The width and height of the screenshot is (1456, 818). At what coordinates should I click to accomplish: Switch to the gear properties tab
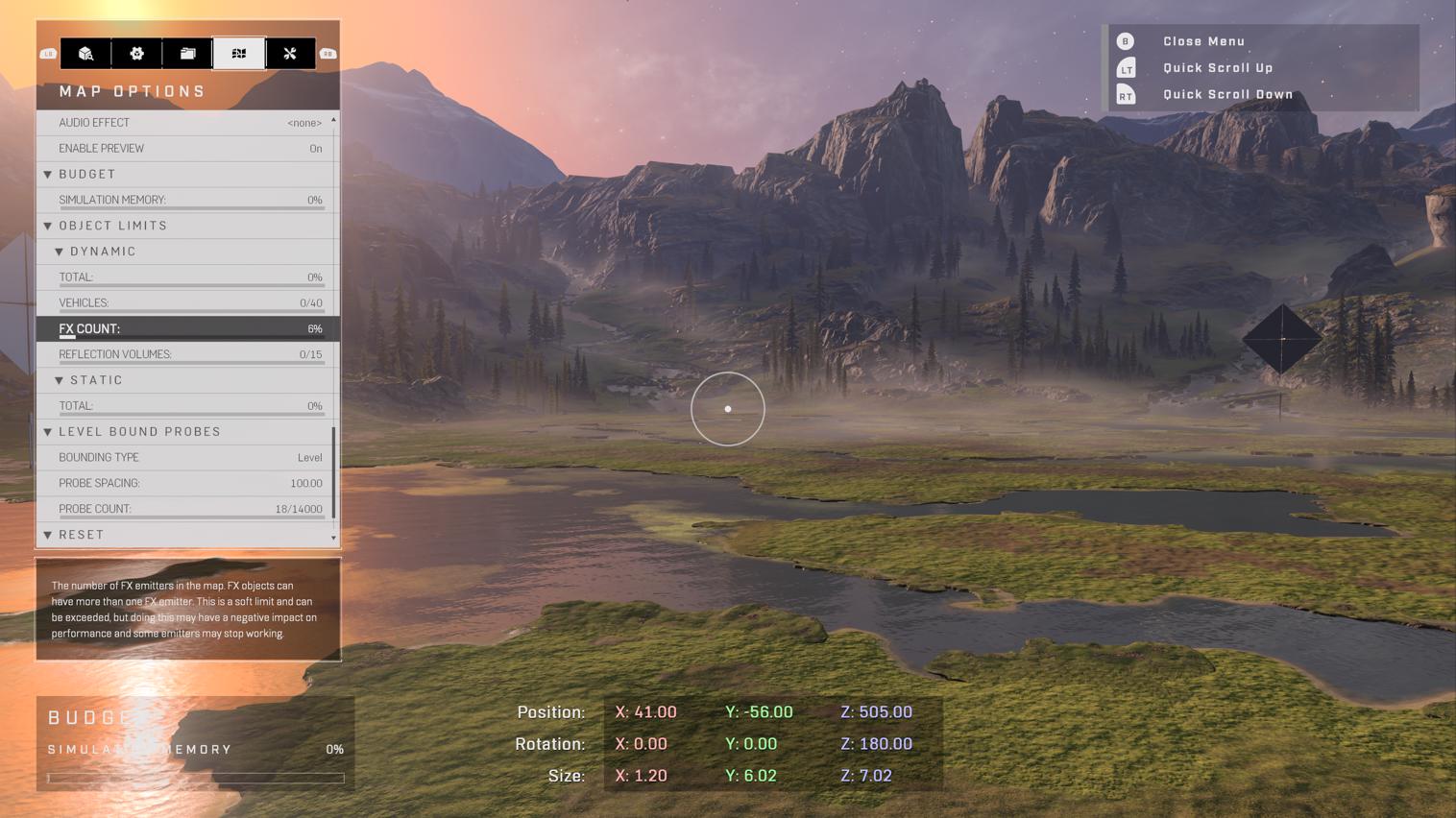136,54
